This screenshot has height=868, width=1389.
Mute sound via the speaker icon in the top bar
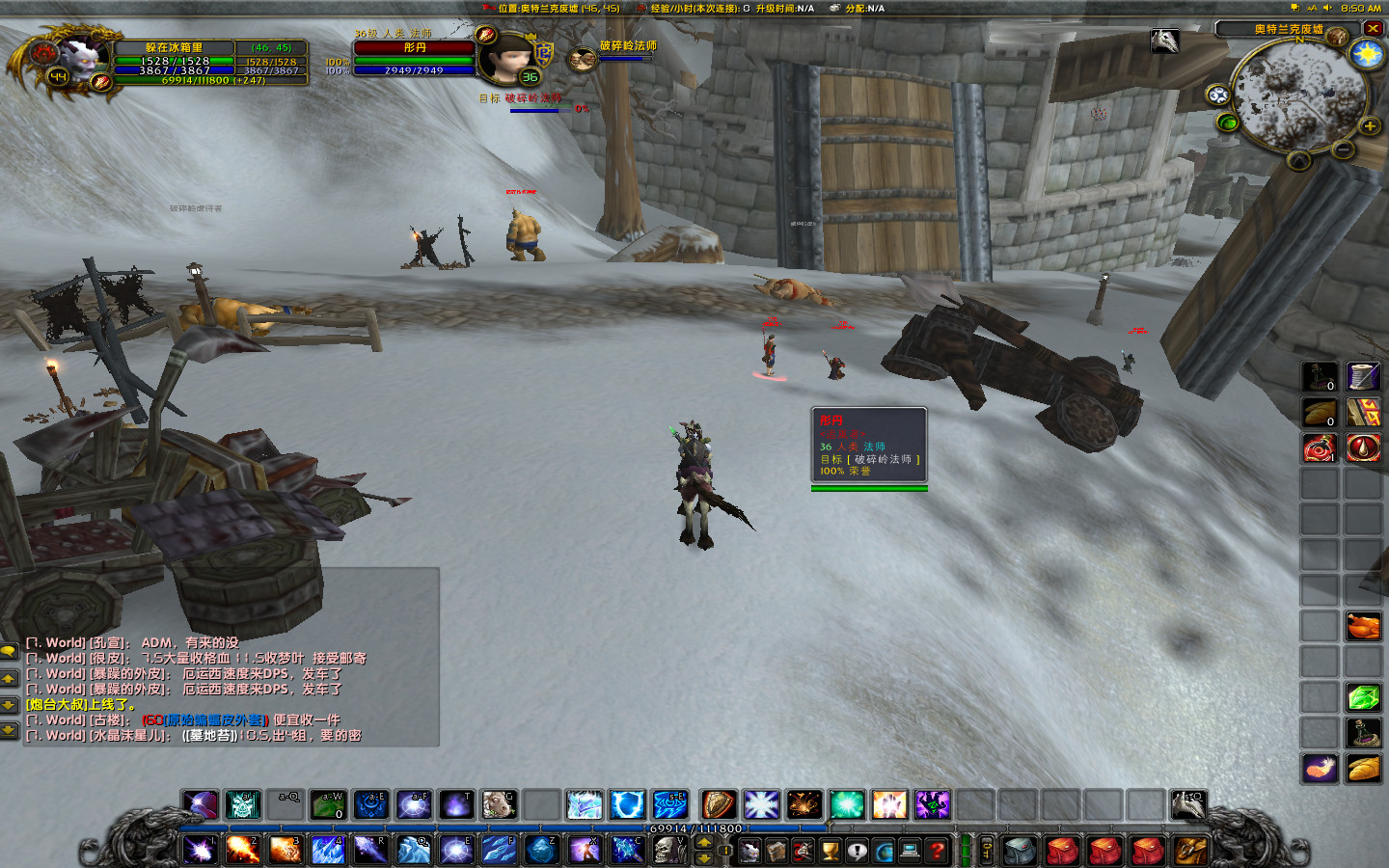[x=1328, y=9]
